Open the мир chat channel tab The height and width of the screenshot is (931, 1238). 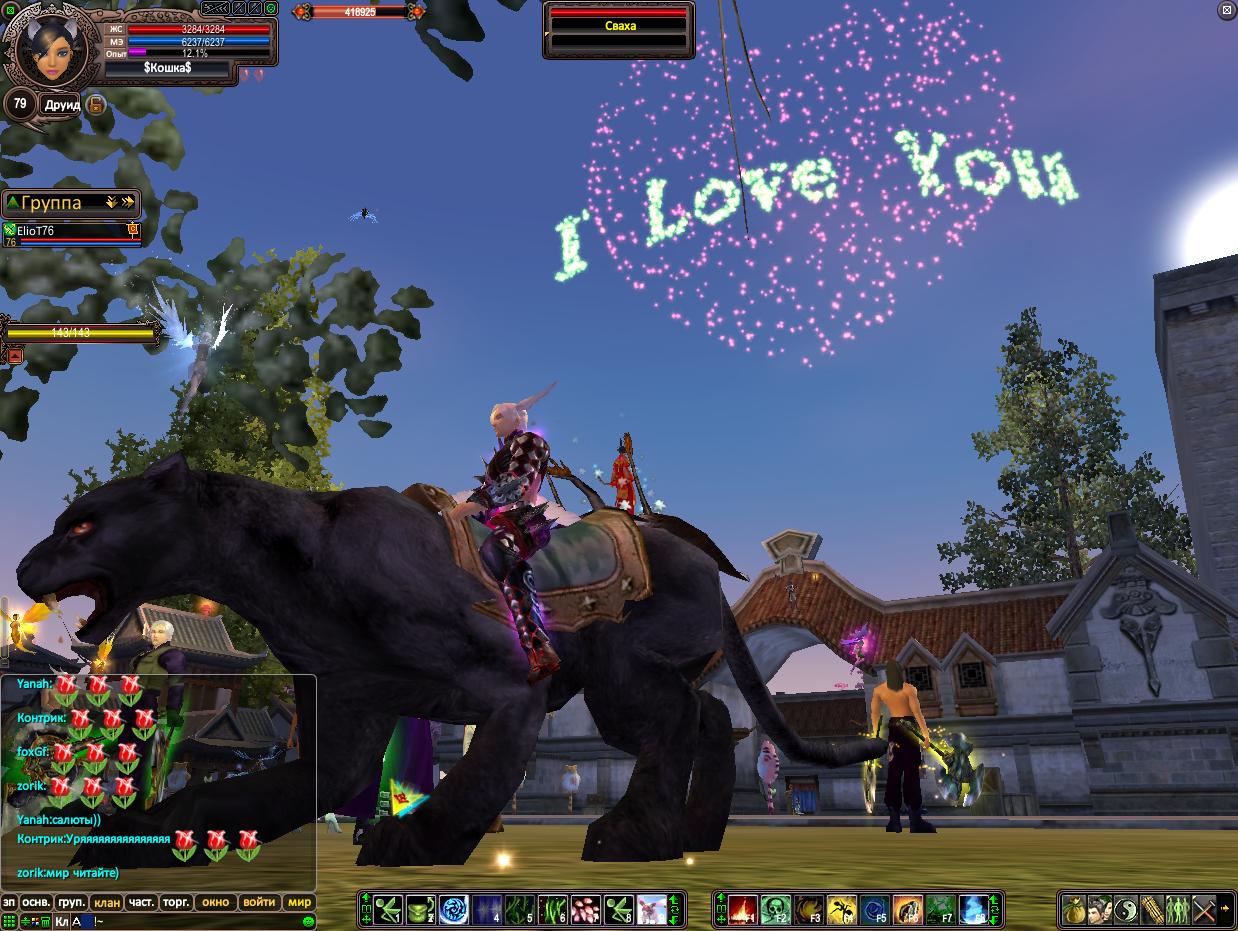pyautogui.click(x=300, y=902)
